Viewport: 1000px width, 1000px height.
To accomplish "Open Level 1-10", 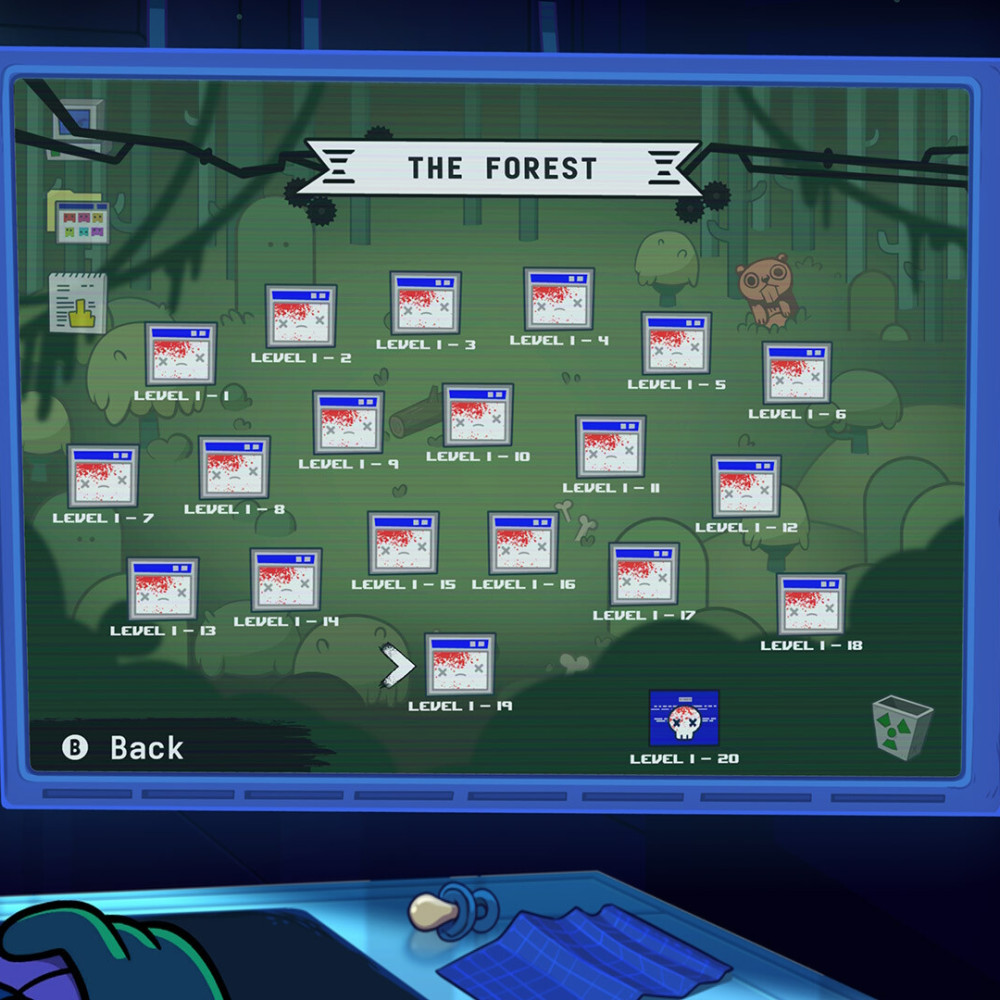I will pyautogui.click(x=478, y=415).
